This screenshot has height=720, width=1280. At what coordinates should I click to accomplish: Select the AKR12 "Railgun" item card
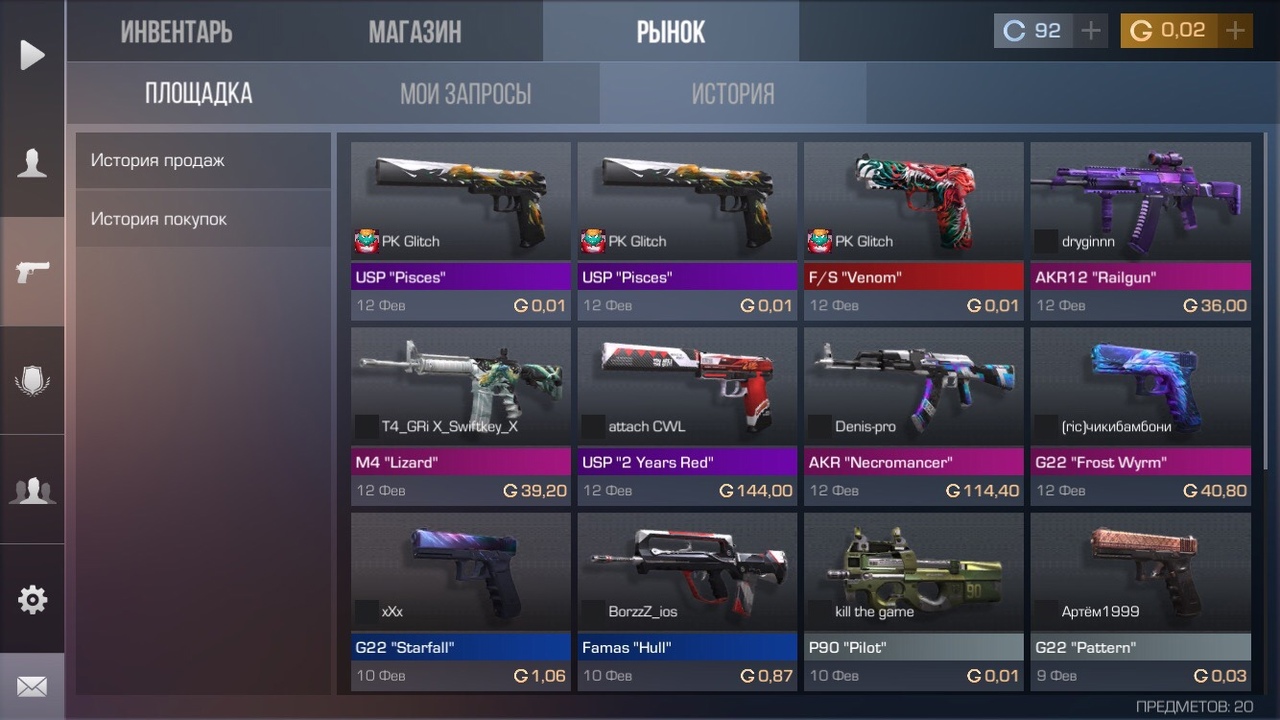pos(1140,230)
